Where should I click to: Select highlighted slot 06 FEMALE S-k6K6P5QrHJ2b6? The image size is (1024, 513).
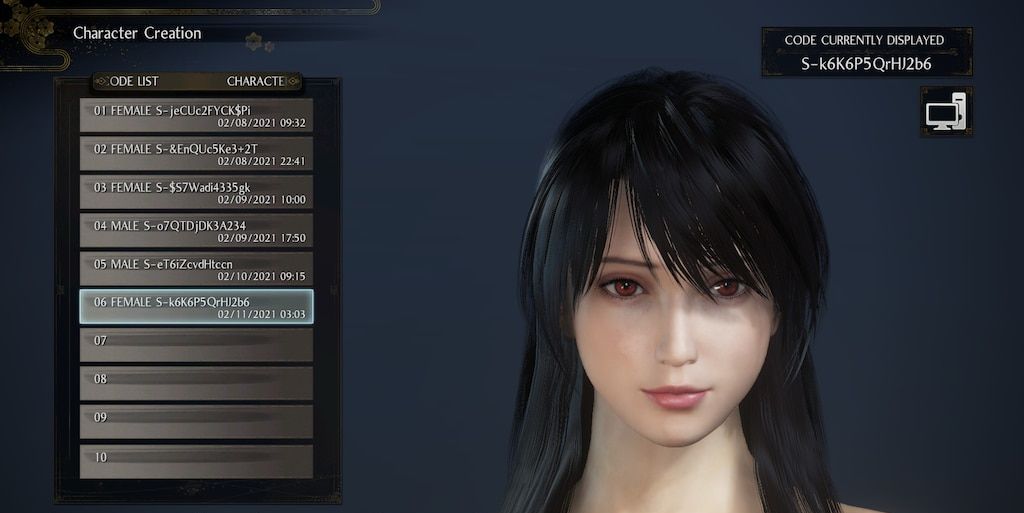(x=196, y=307)
